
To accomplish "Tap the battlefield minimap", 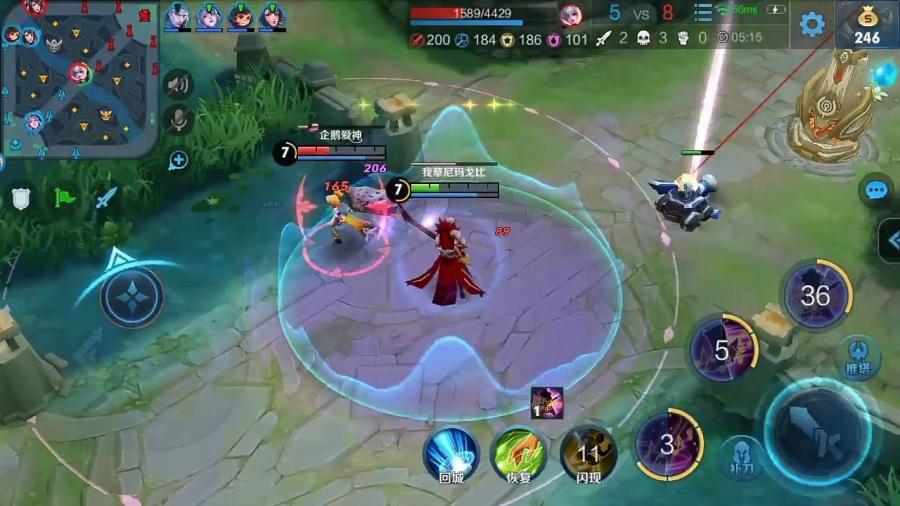I will (78, 78).
